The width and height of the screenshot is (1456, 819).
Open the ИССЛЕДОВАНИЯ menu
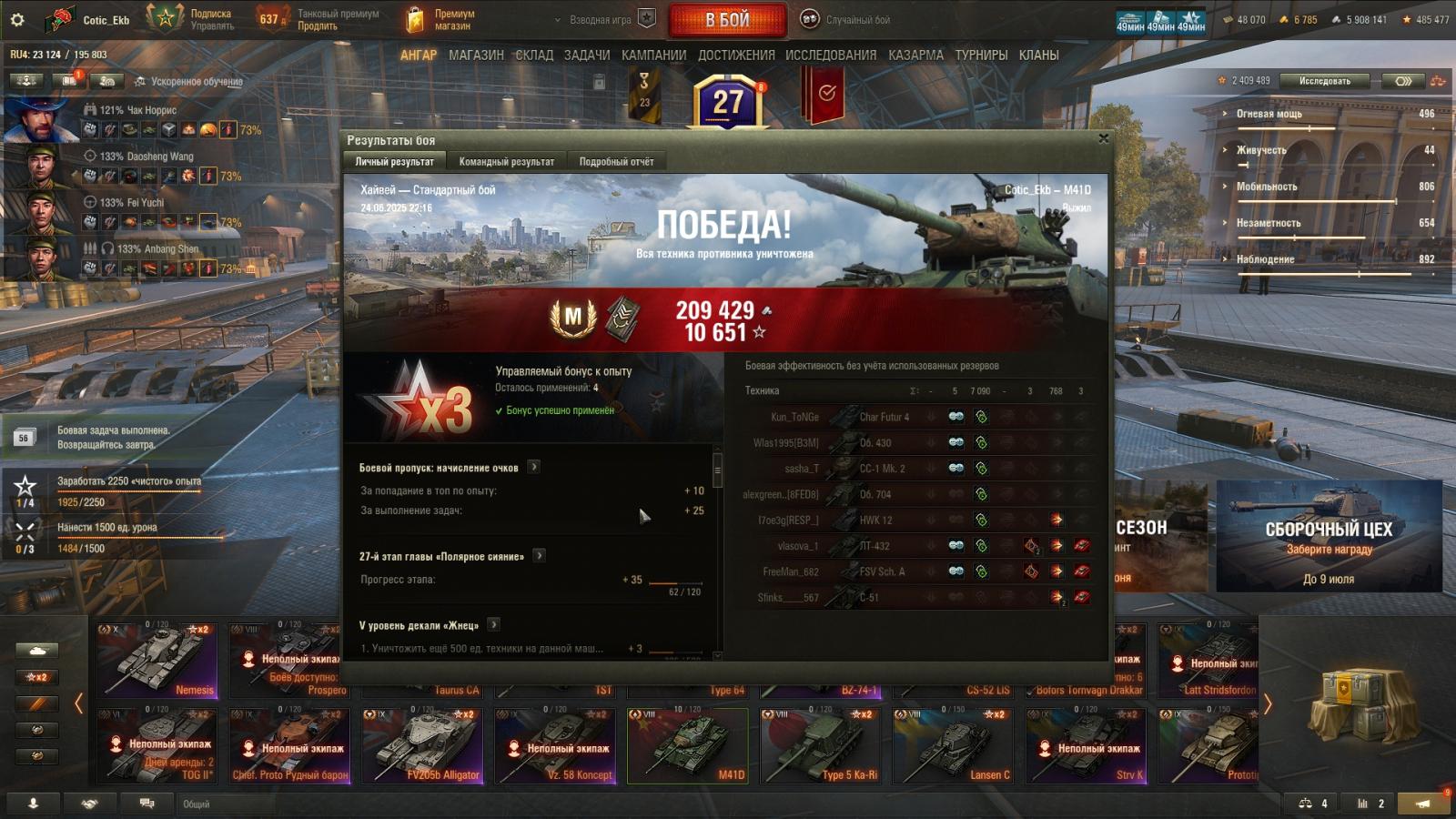(x=831, y=55)
